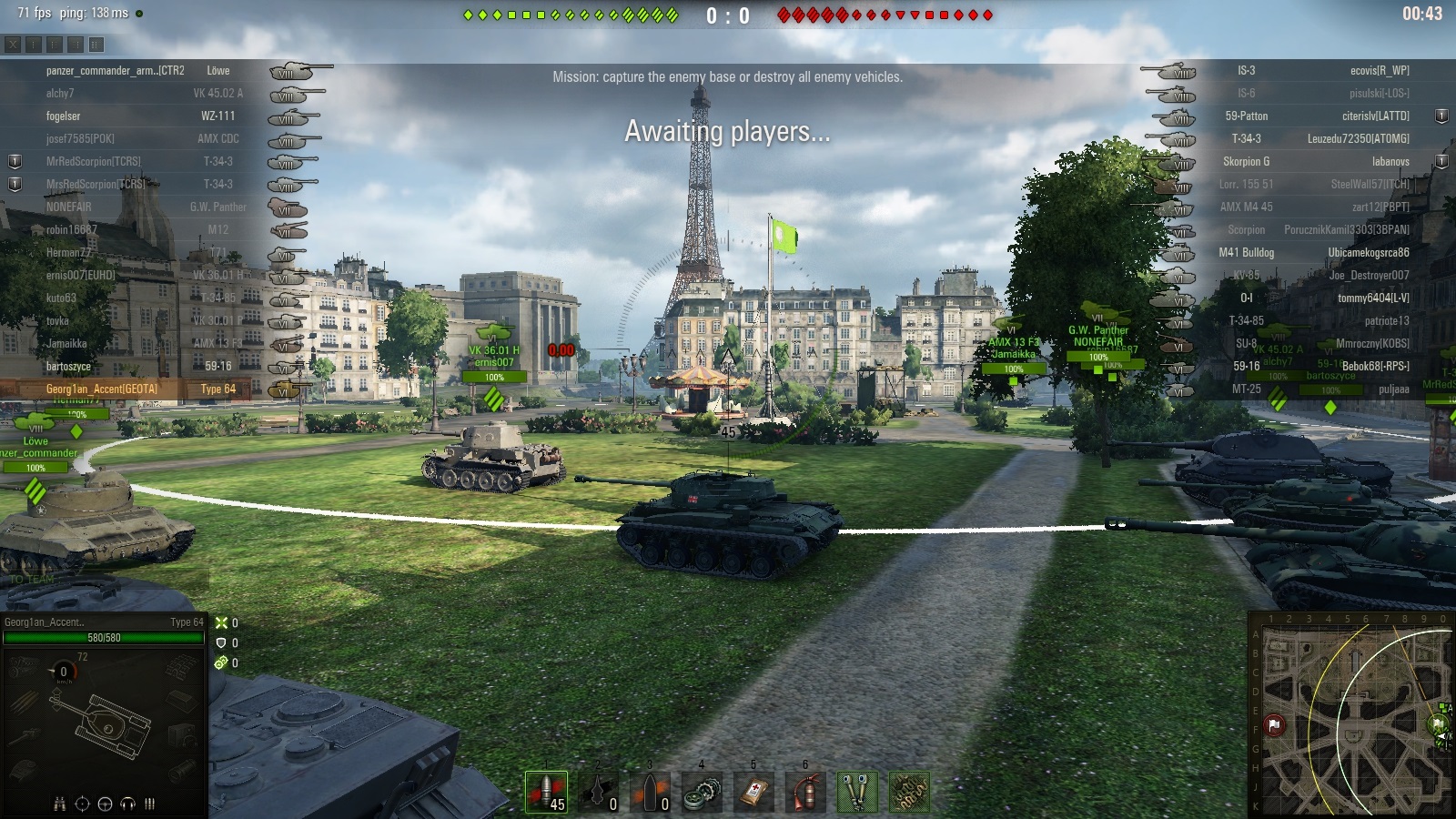Click the camouflage net equipment icon
This screenshot has height=819, width=1456.
pyautogui.click(x=909, y=791)
